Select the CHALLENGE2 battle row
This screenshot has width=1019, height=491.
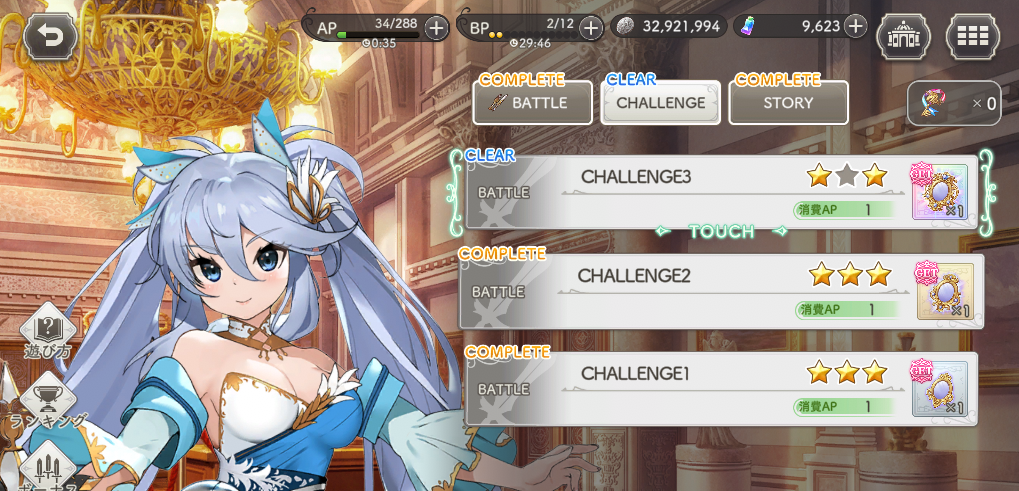680,290
